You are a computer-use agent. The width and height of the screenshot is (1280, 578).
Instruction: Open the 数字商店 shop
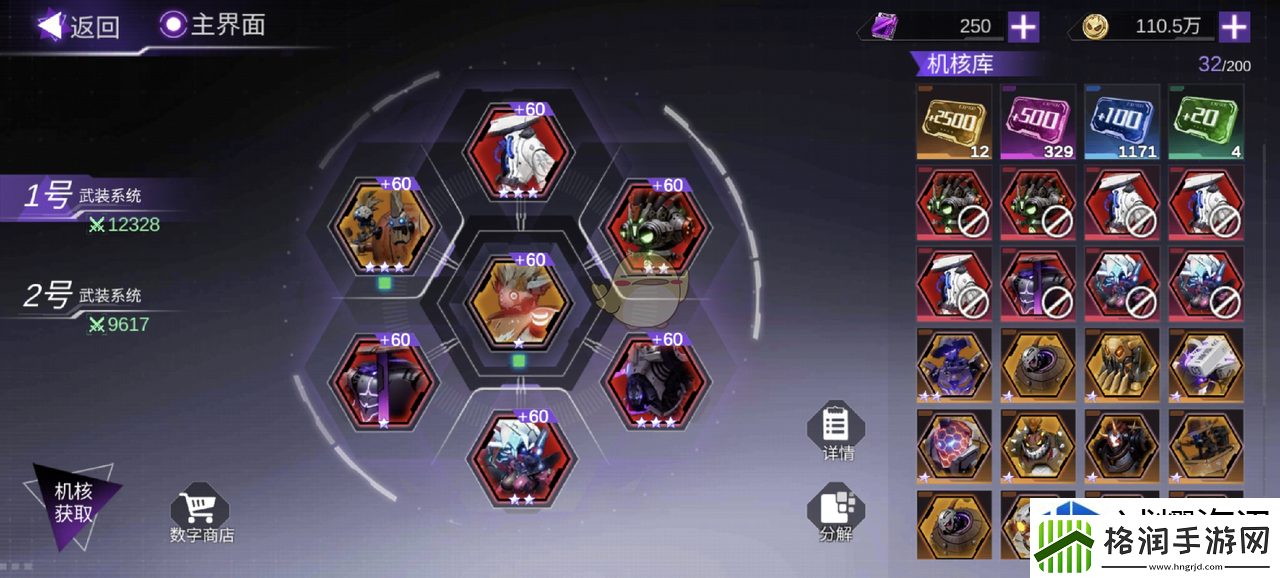click(x=201, y=513)
